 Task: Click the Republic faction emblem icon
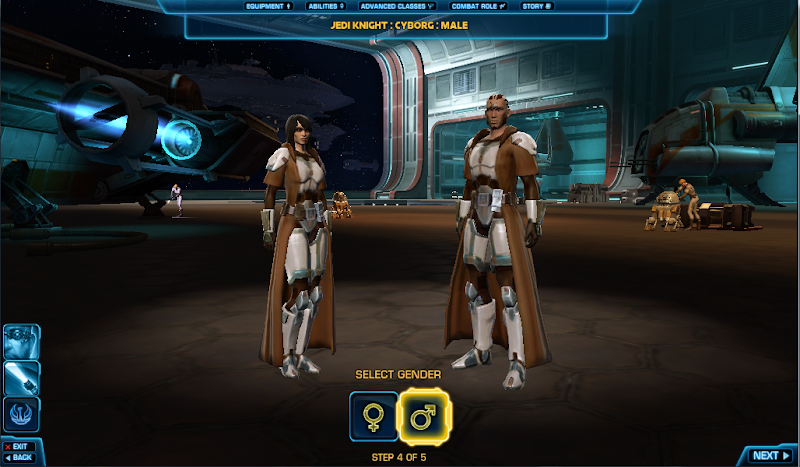22,414
